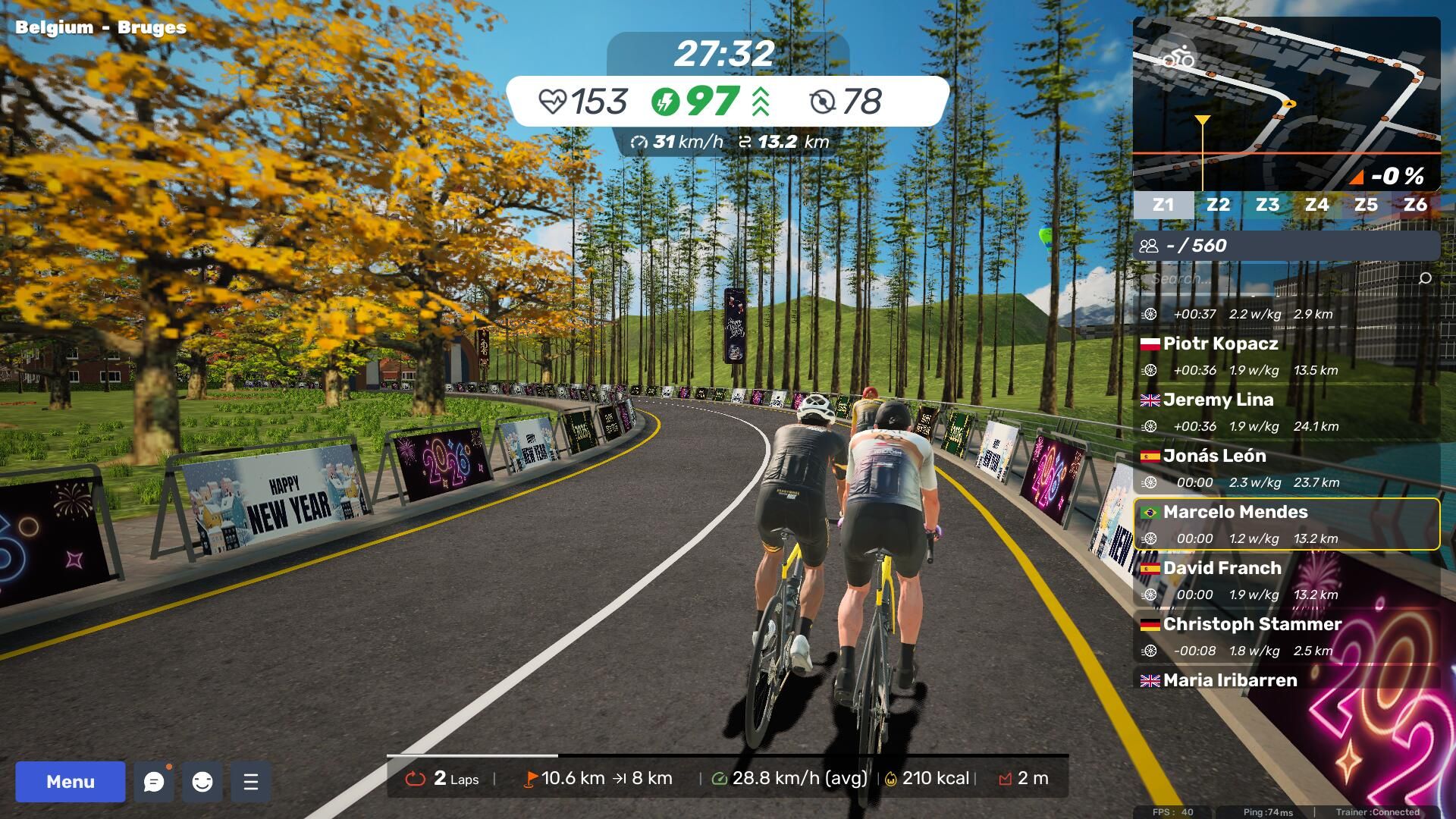Open the chat bubble icon
Viewport: 1456px width, 819px height.
pyautogui.click(x=154, y=782)
